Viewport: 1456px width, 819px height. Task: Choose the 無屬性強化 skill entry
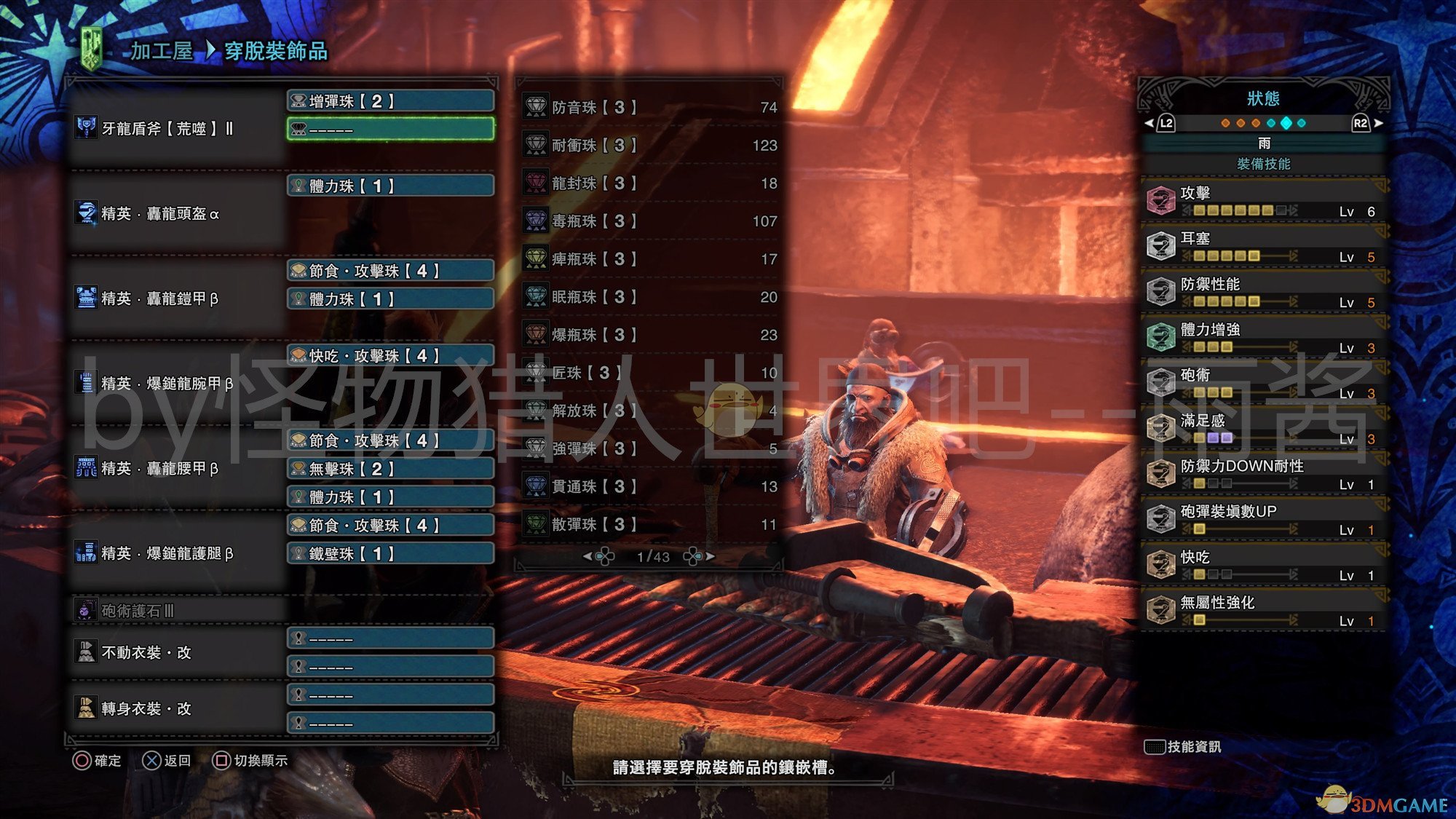click(1263, 611)
